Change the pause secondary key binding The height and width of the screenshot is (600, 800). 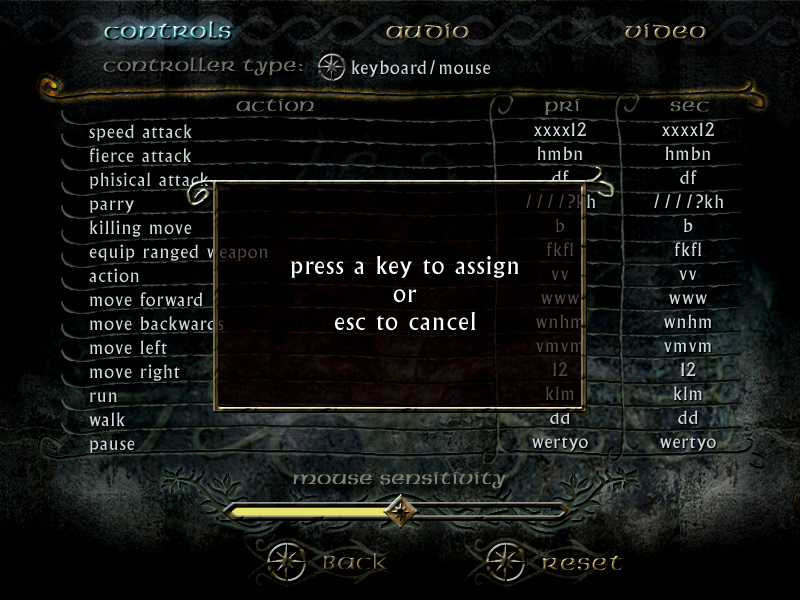(688, 442)
